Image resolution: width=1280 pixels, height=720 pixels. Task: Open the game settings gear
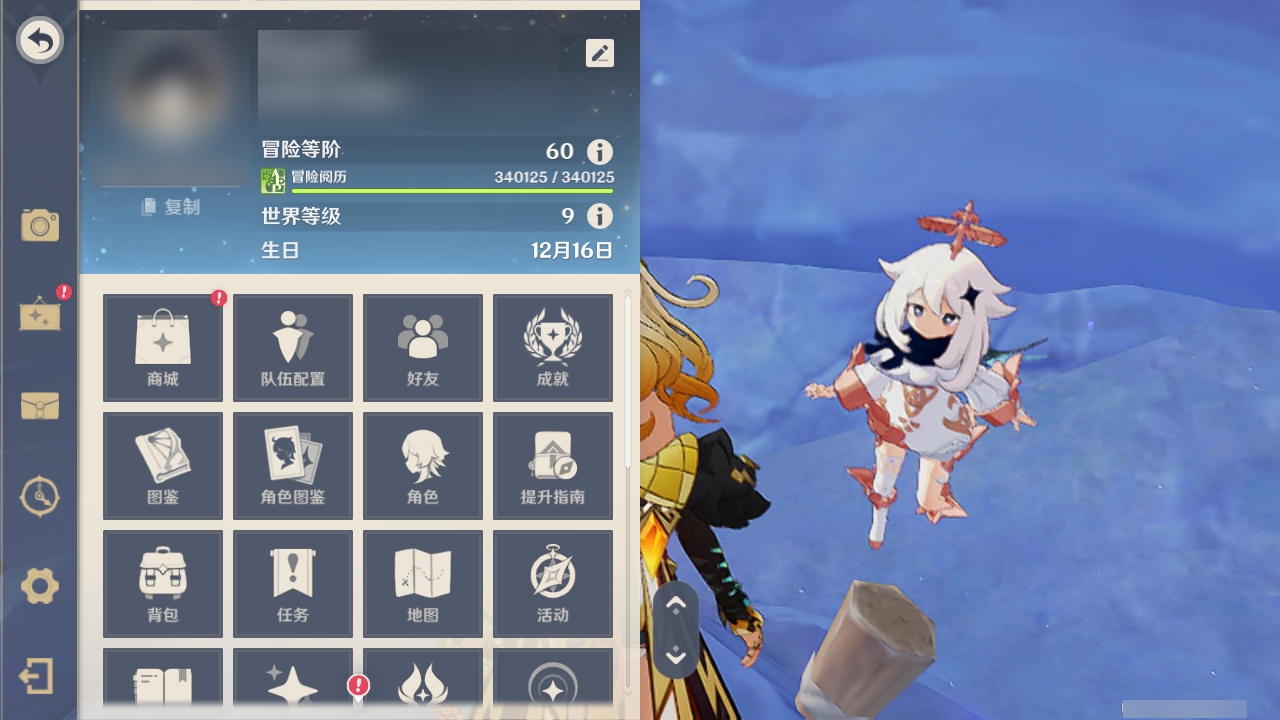coord(40,588)
